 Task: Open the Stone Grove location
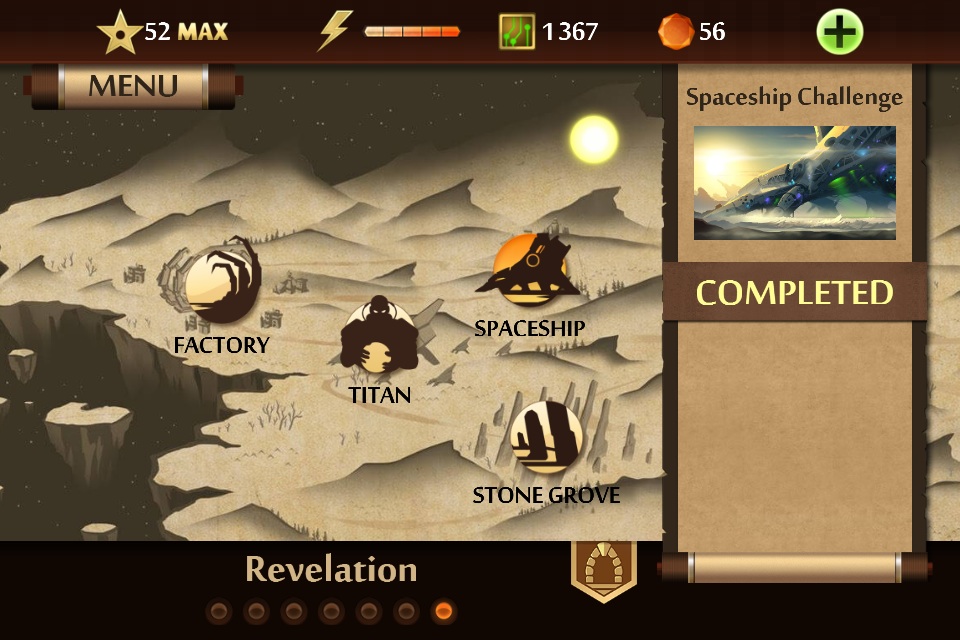coord(546,437)
